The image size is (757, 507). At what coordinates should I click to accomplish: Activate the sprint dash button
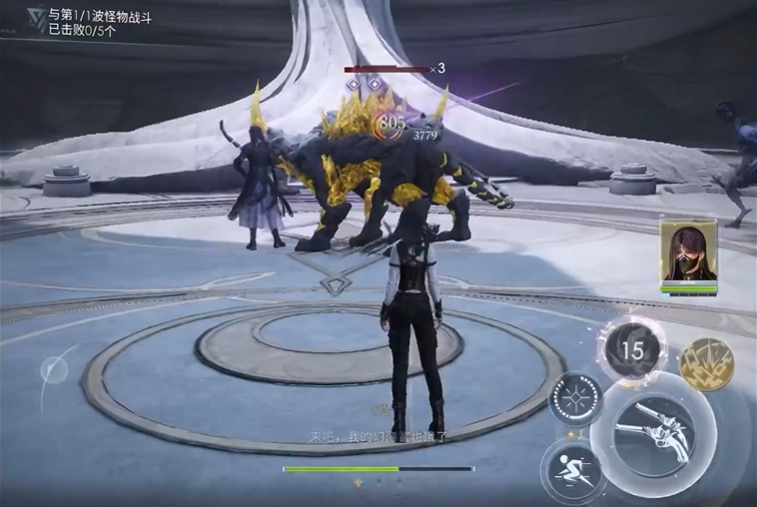[x=574, y=470]
